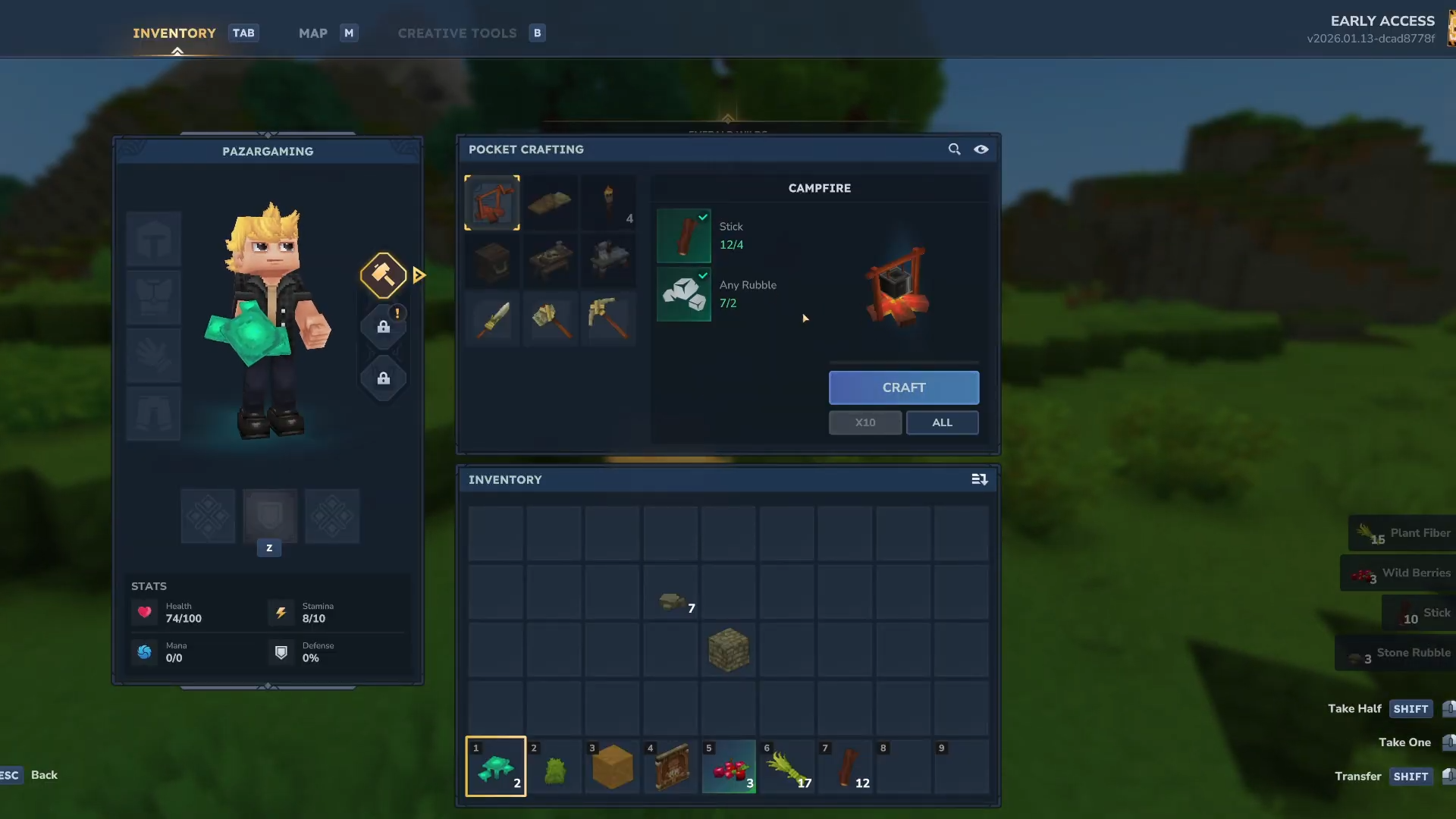Screen dimensions: 1456x819
Task: Choose the ALL craft quantity button
Action: 942,422
